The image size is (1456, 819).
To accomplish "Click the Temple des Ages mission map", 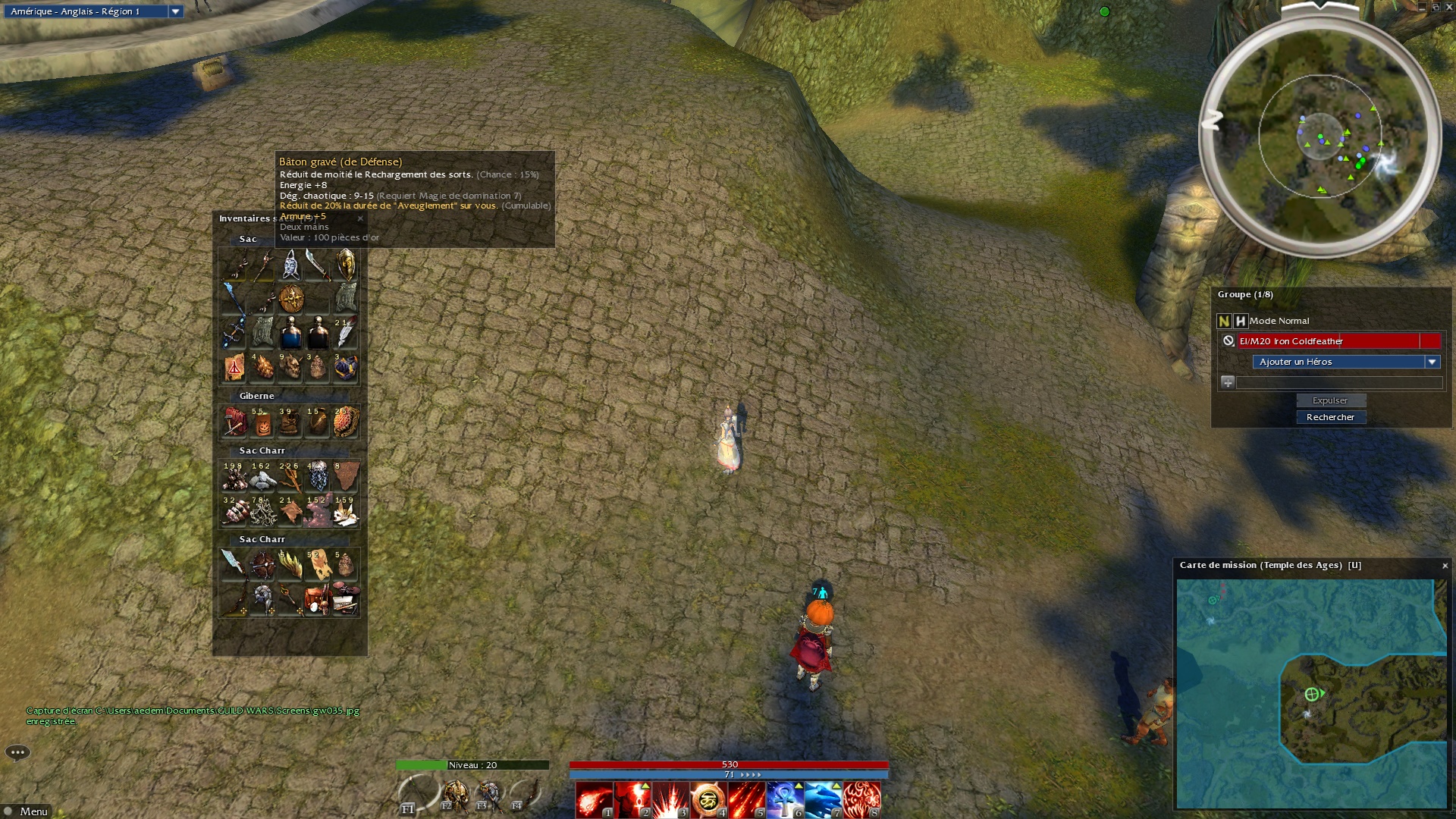I will pos(1311,693).
